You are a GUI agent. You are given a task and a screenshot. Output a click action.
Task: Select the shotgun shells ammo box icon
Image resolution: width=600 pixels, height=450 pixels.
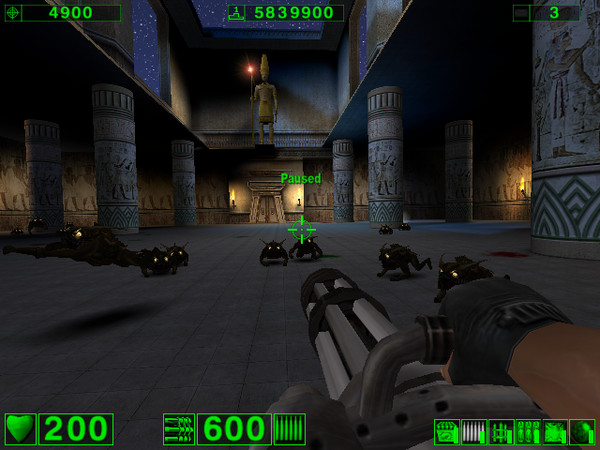(447, 432)
